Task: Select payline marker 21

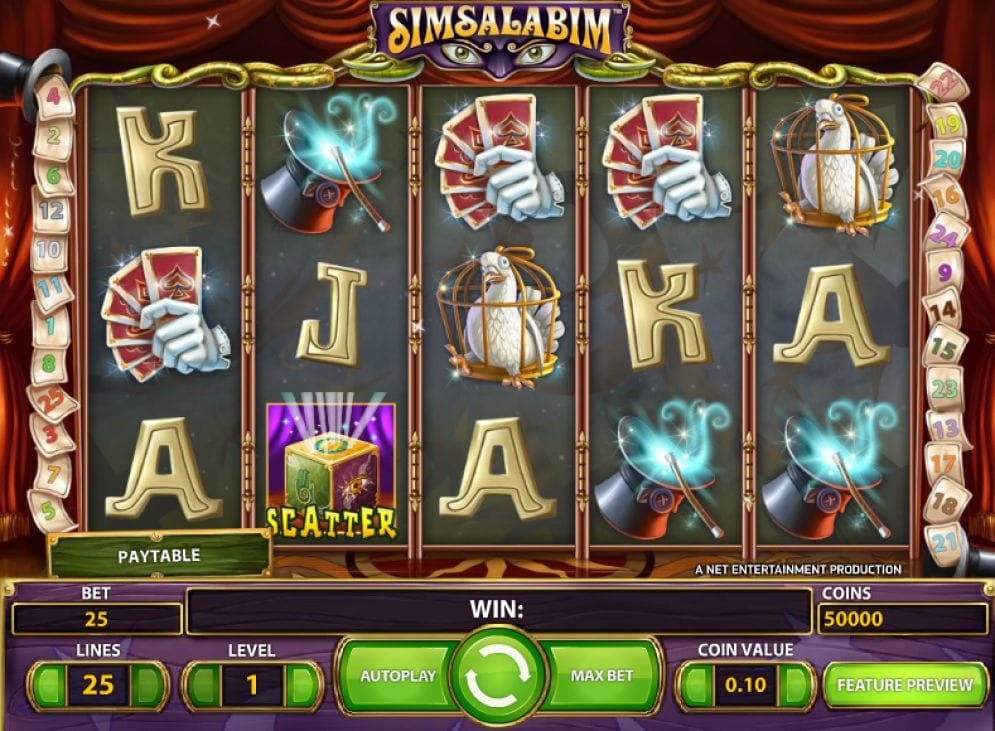Action: (x=945, y=544)
